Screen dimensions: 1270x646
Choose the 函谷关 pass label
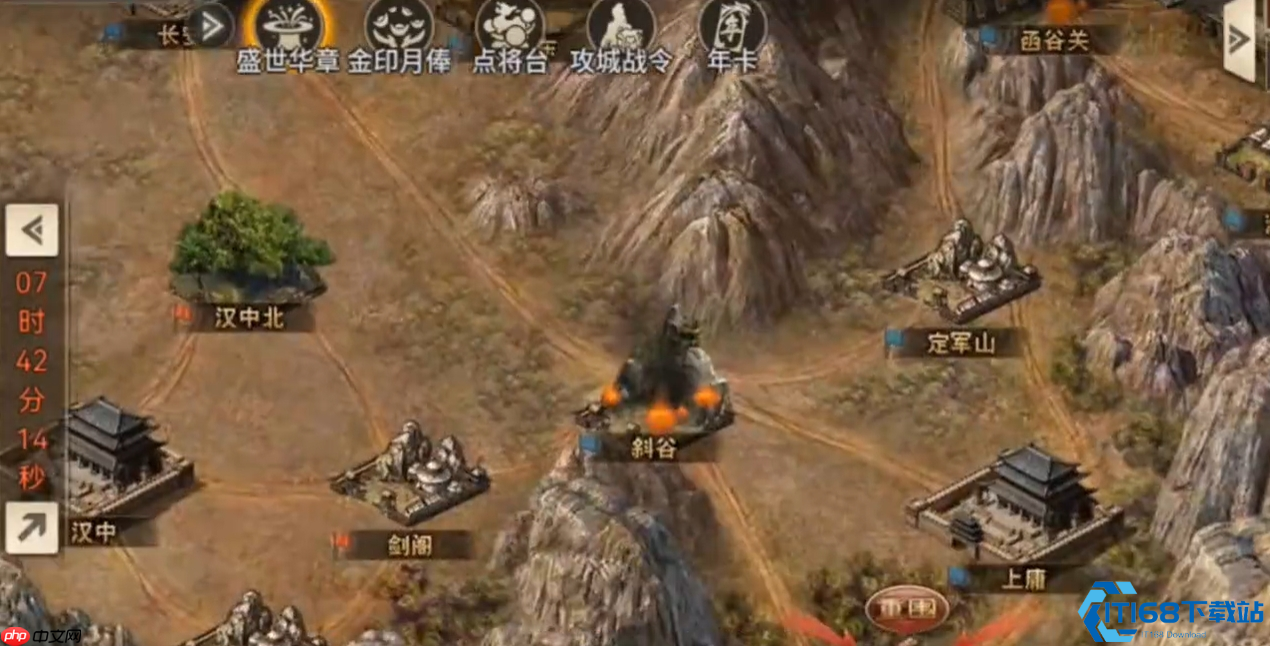(x=1053, y=40)
